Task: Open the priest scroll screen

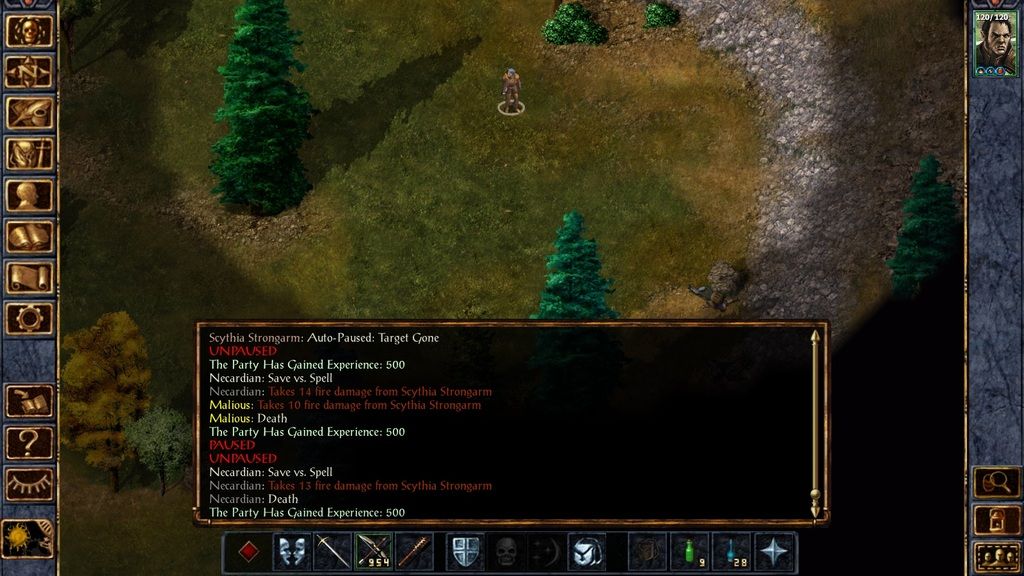Action: click(x=29, y=277)
